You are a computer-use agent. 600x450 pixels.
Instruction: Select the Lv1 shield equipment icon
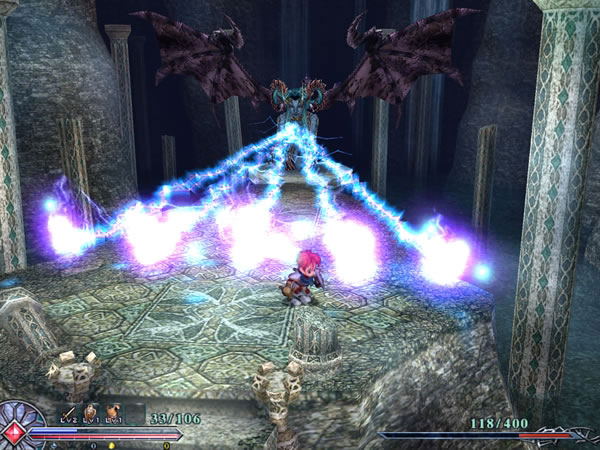(91, 411)
